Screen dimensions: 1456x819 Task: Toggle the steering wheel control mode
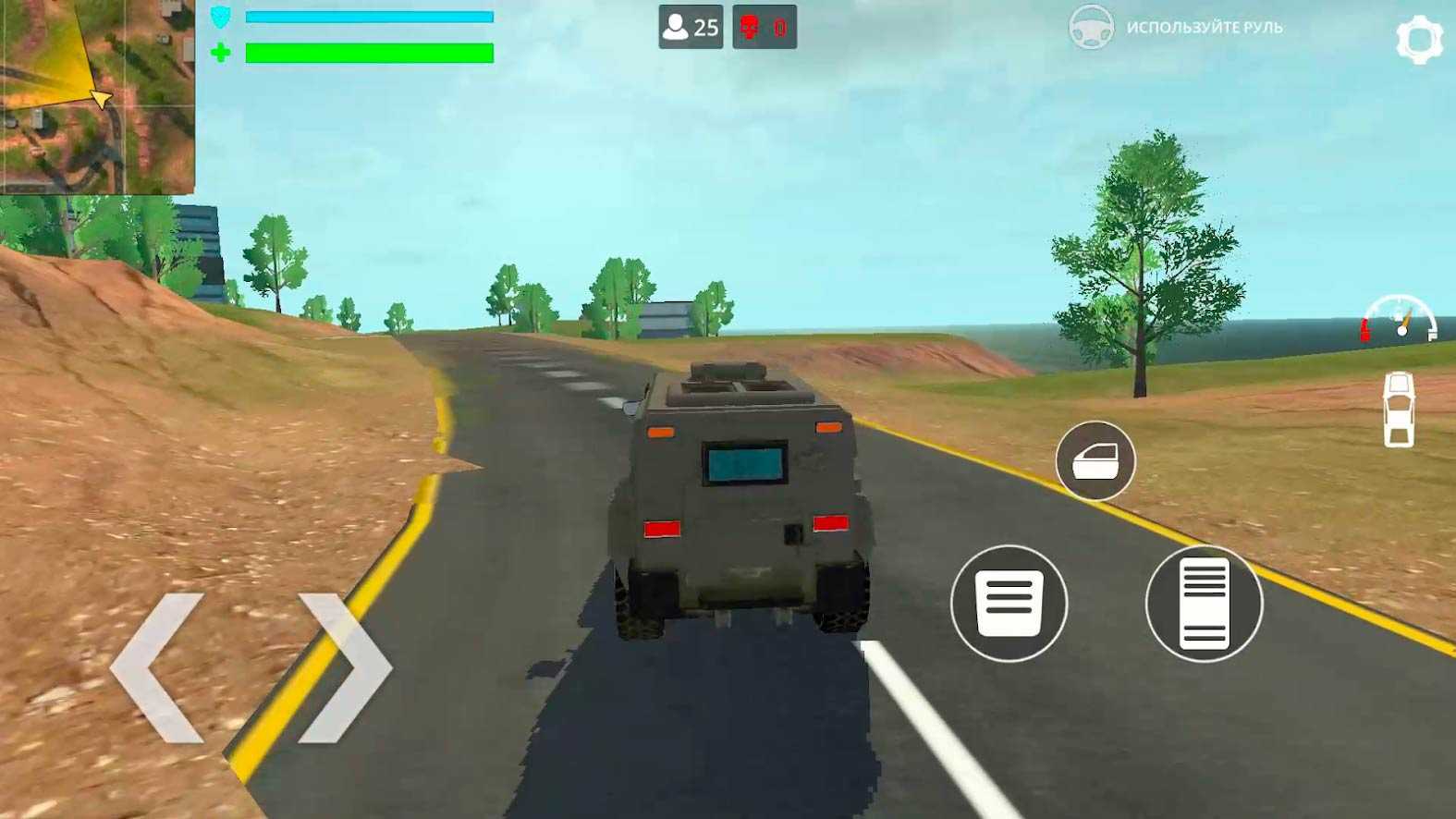[1092, 27]
